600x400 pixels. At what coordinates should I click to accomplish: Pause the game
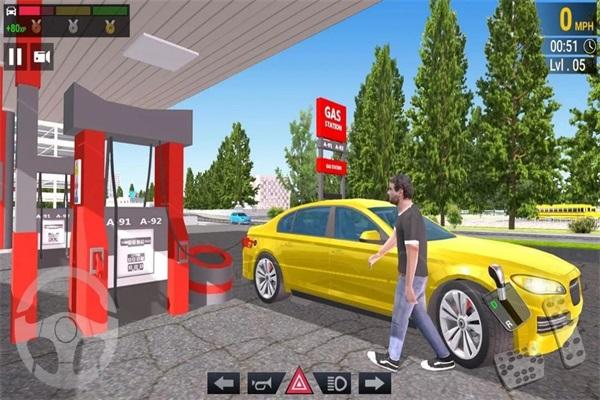(15, 57)
